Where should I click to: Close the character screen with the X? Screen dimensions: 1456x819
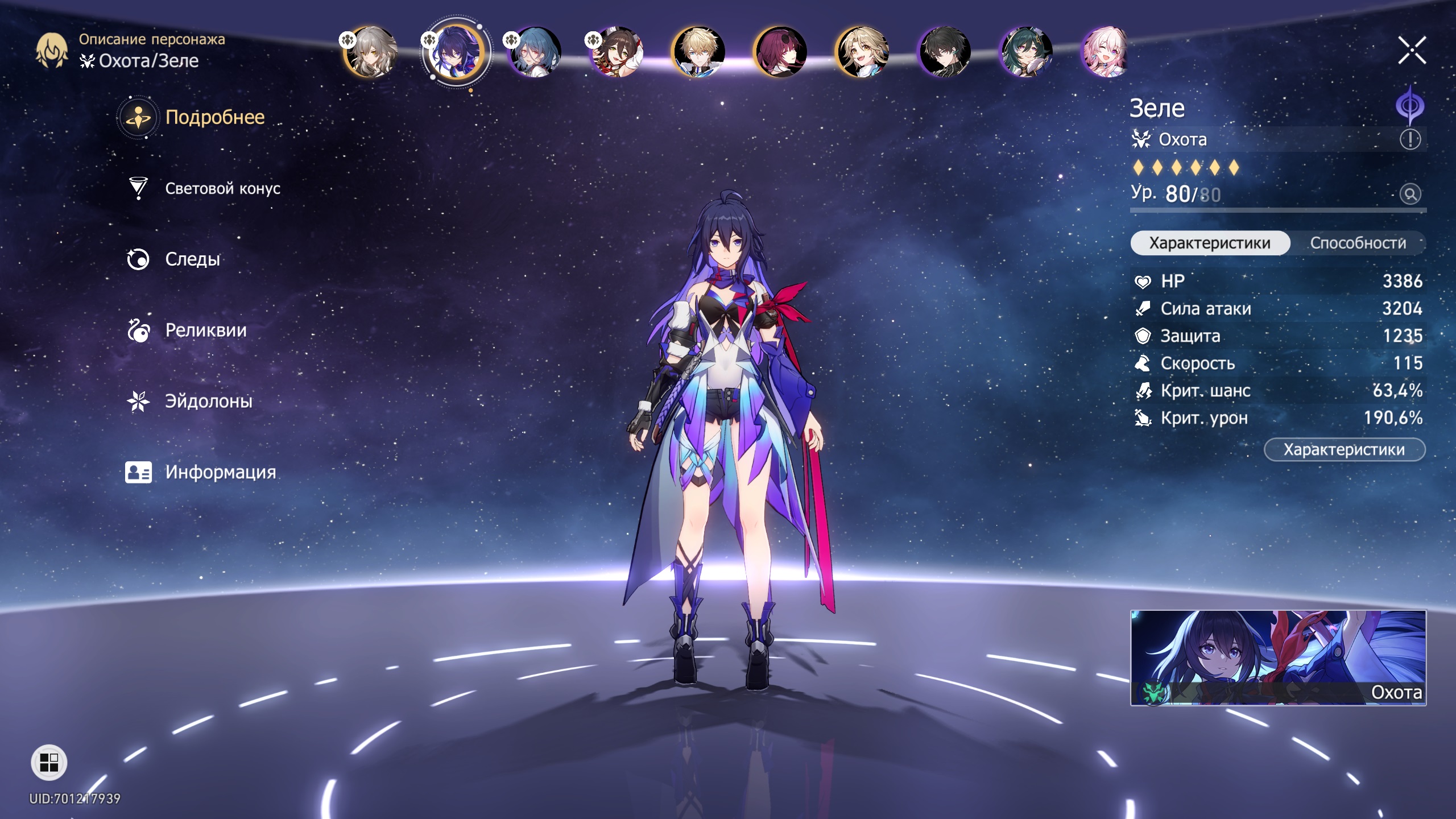tap(1412, 51)
